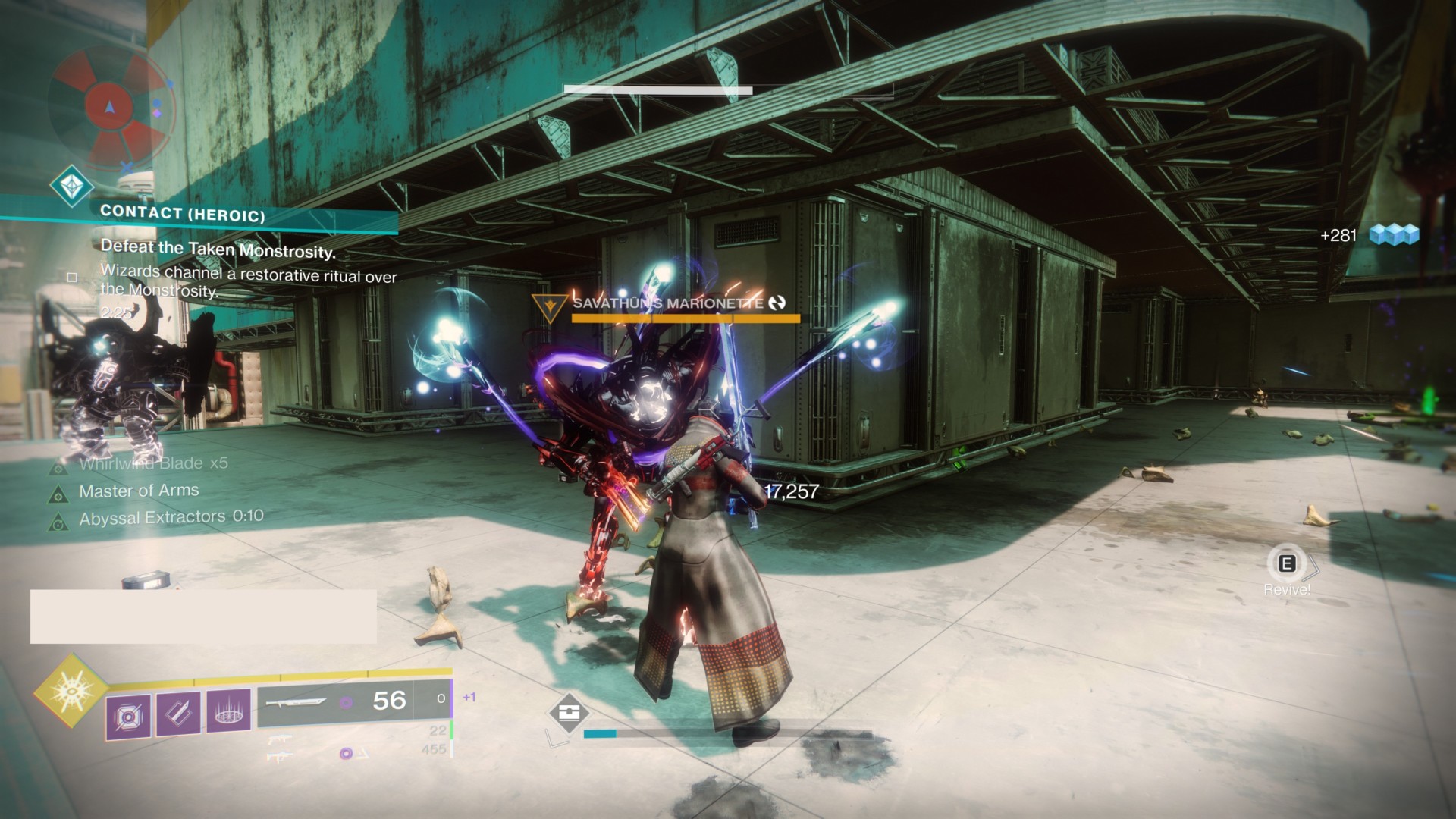1456x819 pixels.
Task: Click the Abyssal Extractors buff timer entry
Action: click(x=171, y=517)
